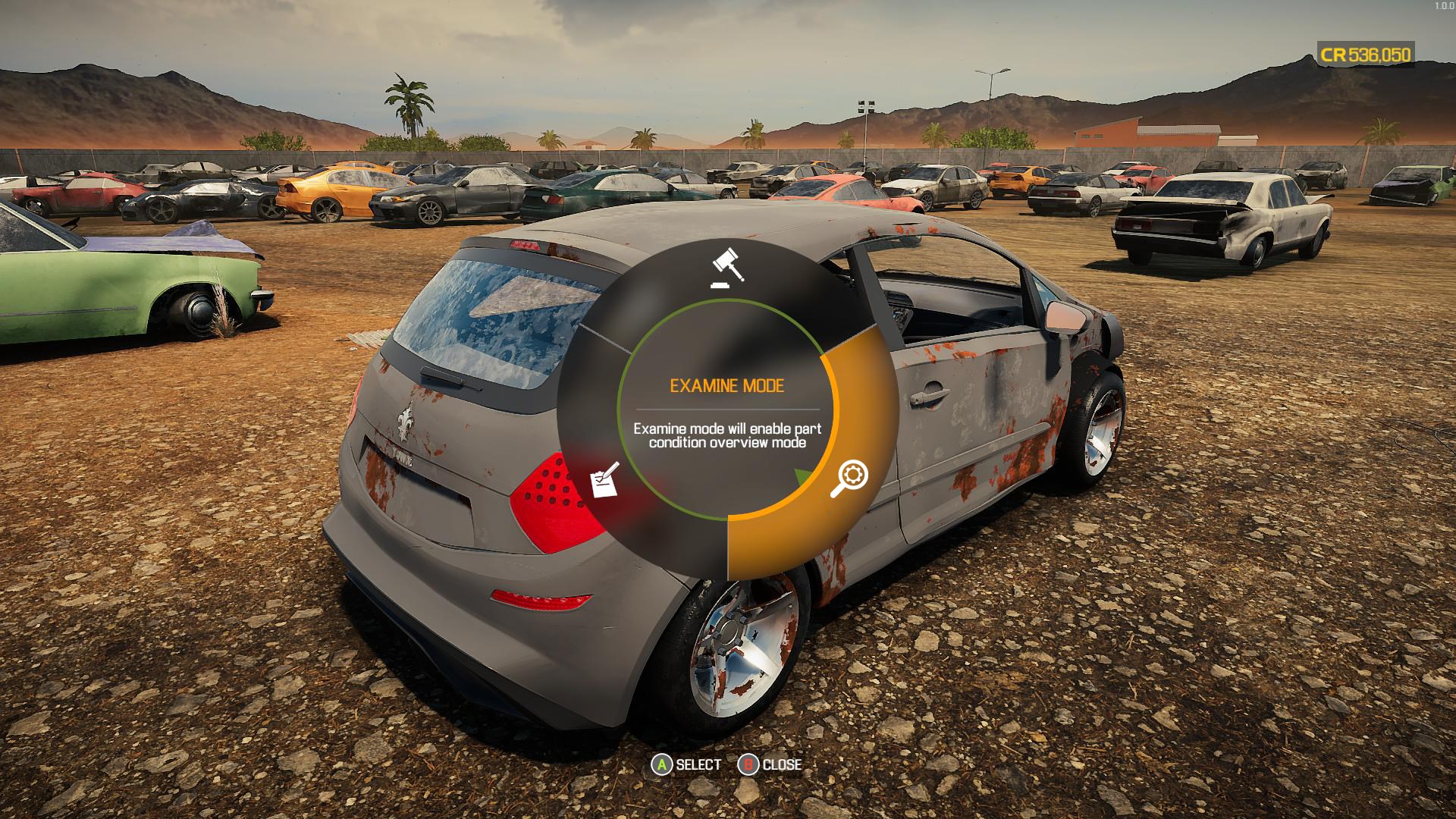
Task: Click the SELECT prompt label
Action: 698,765
